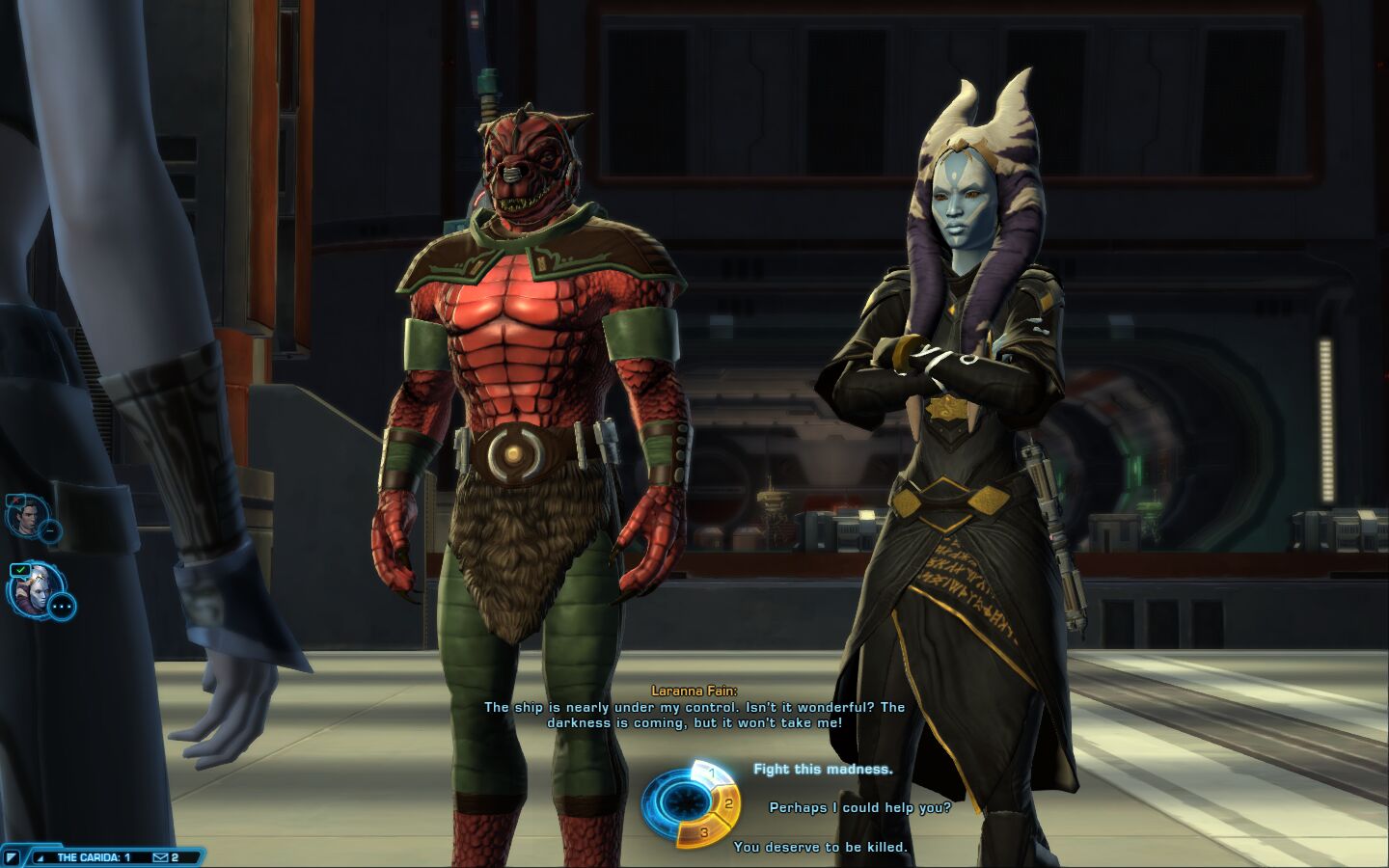Choose the "Fight this madness." reply
This screenshot has width=1389, height=868.
pos(823,770)
